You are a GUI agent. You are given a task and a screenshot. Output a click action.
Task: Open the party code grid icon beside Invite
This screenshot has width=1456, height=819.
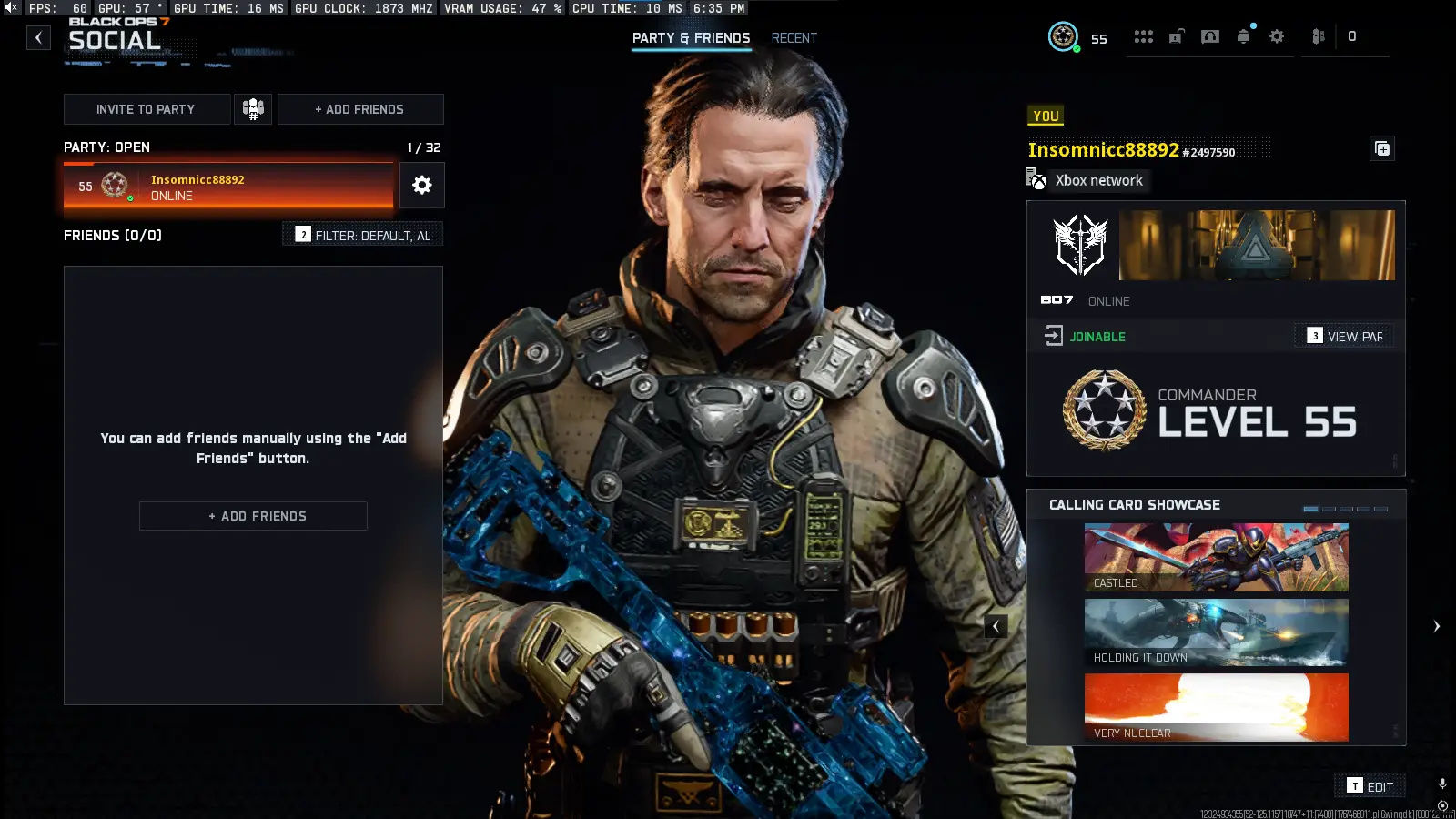253,108
